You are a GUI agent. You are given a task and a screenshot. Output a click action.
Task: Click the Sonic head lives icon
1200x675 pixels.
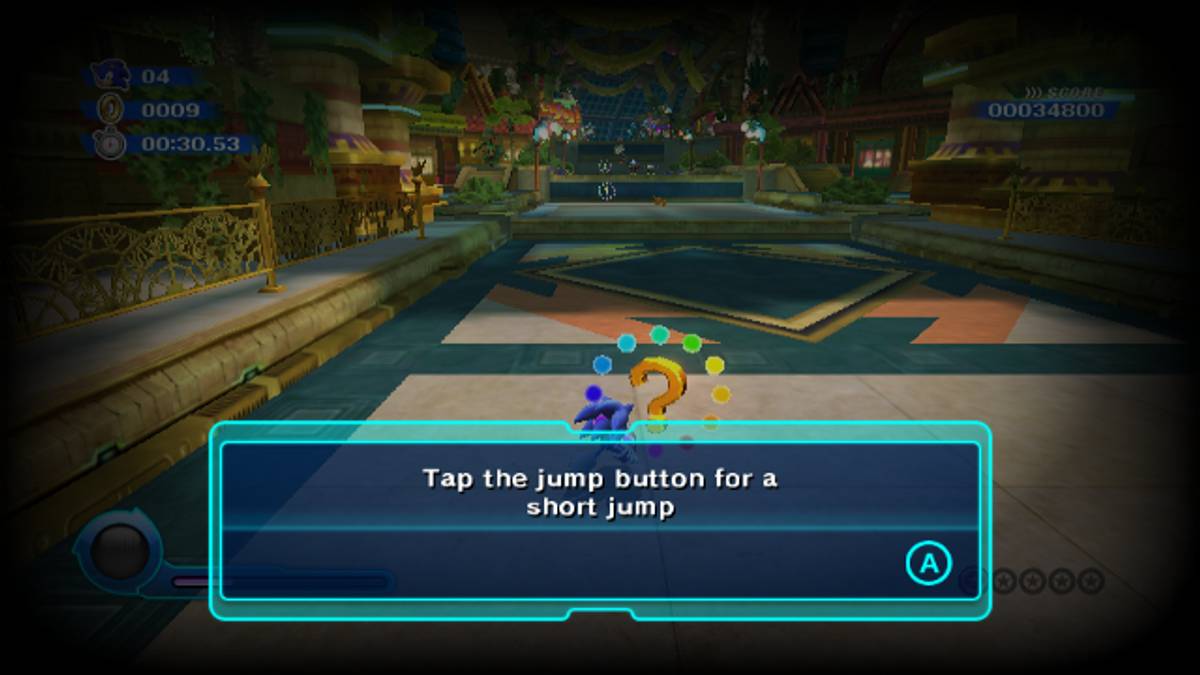108,75
